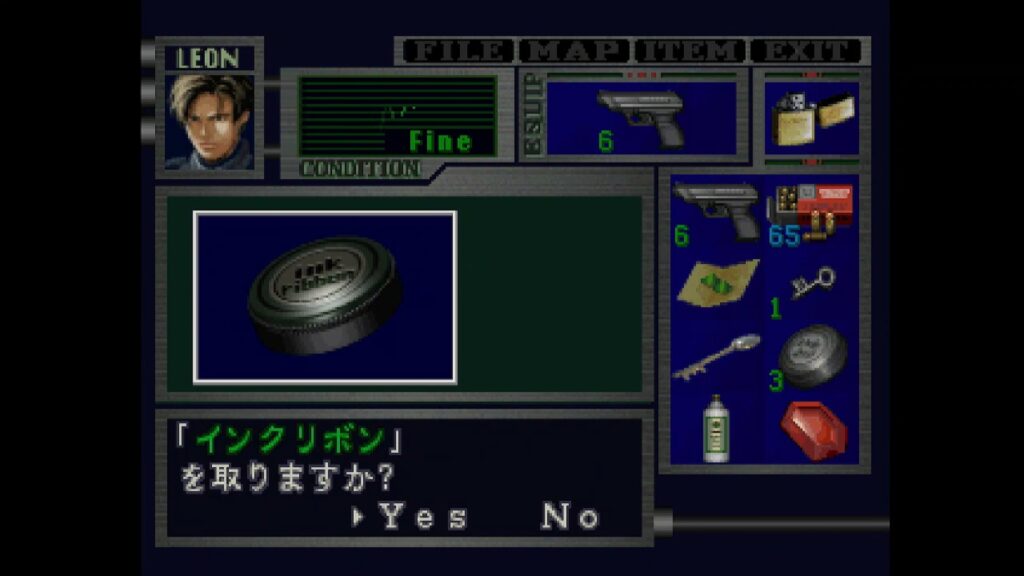Select the folded paper with green herbs
The image size is (1024, 576).
pos(716,283)
